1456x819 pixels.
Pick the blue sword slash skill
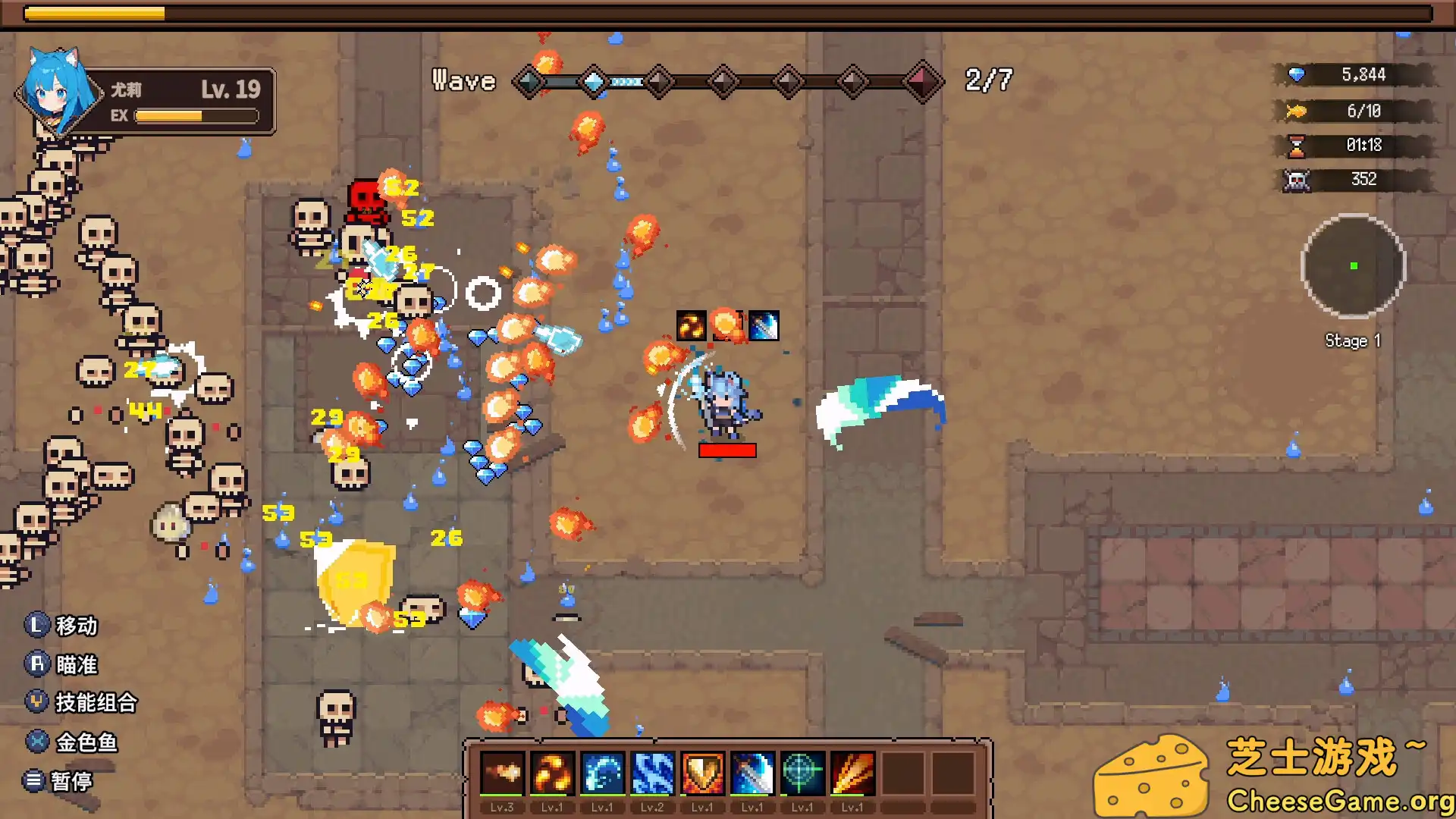752,773
